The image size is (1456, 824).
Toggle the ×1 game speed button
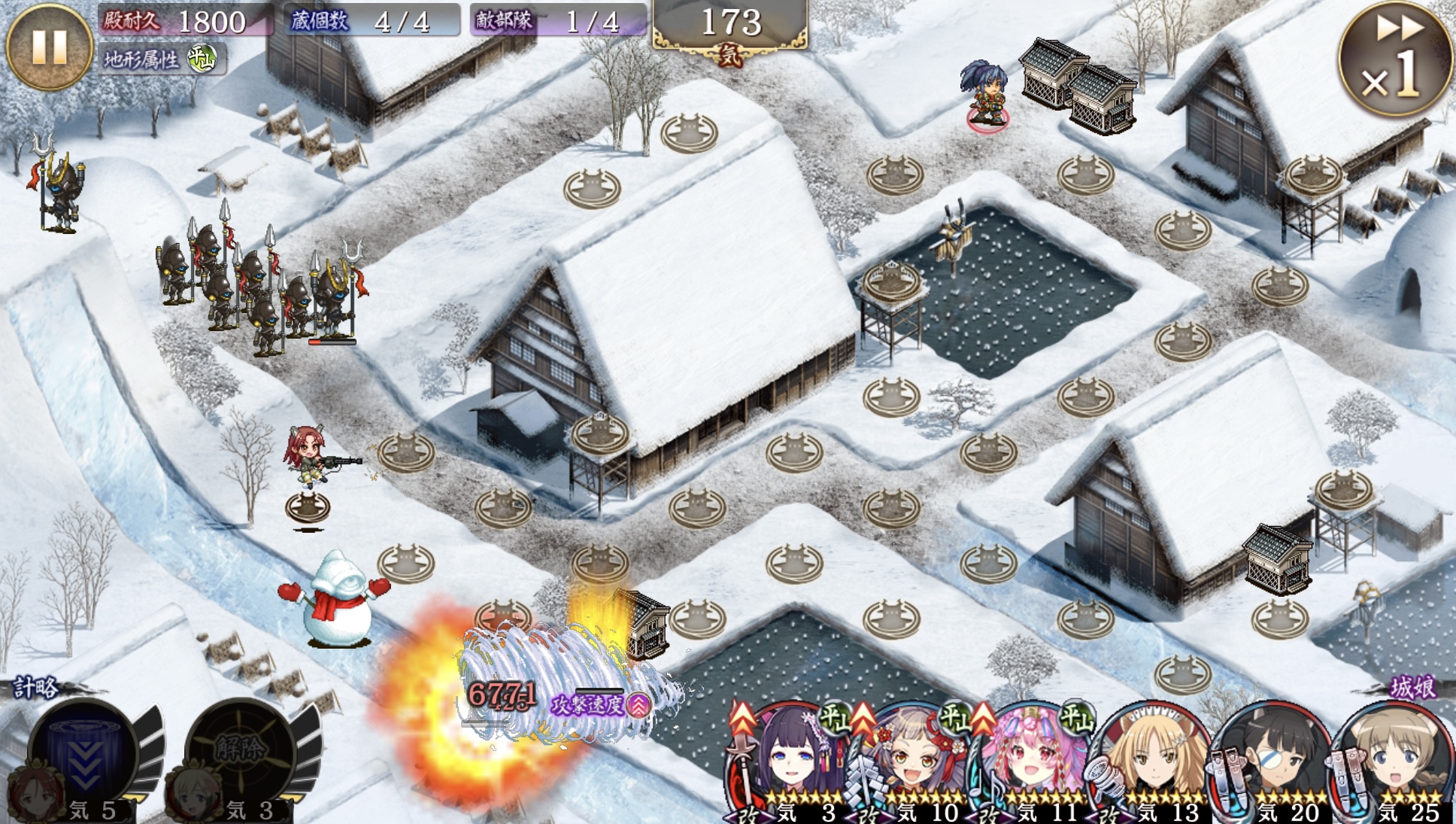click(1395, 59)
